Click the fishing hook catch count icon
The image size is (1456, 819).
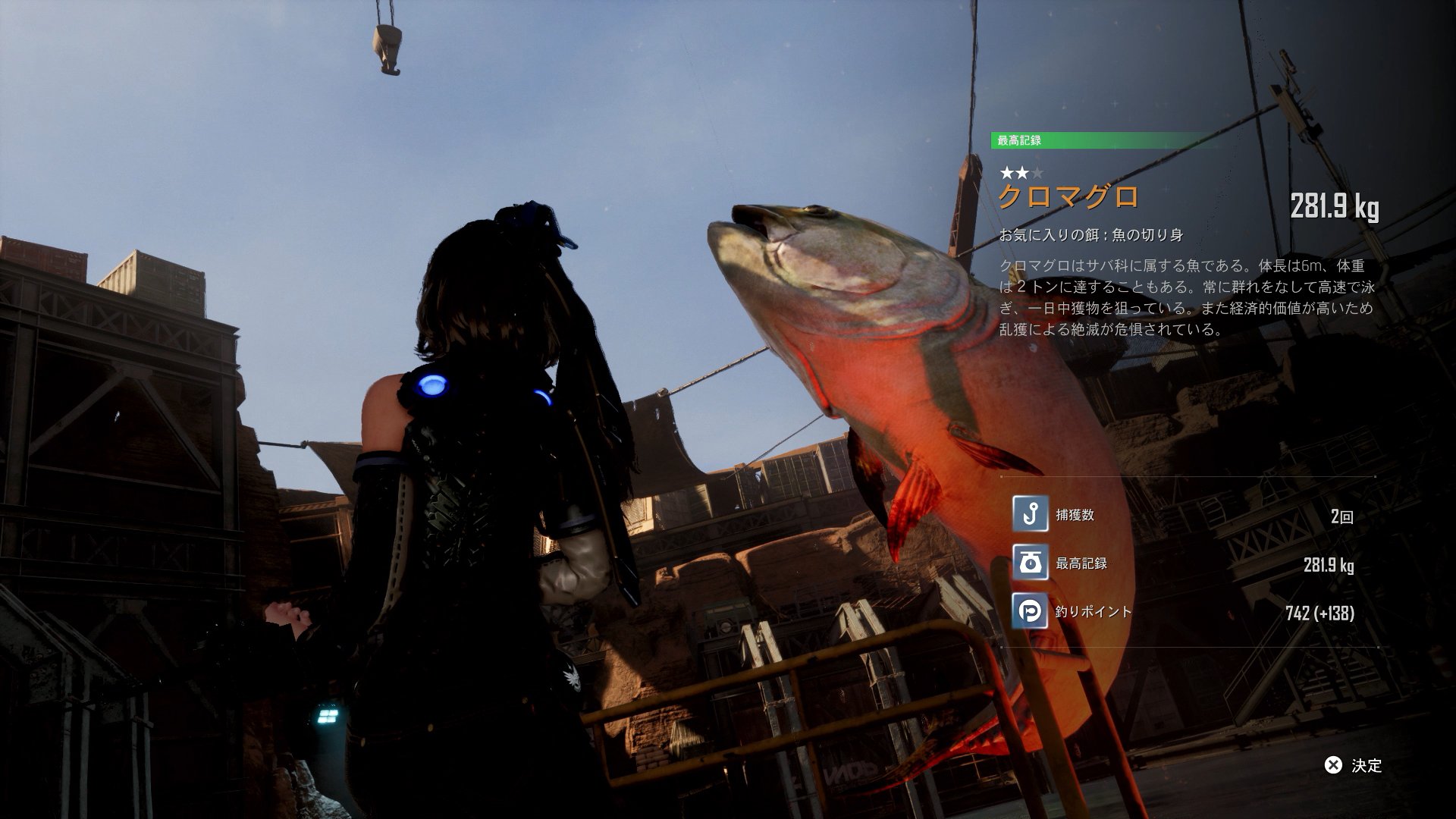point(1030,514)
